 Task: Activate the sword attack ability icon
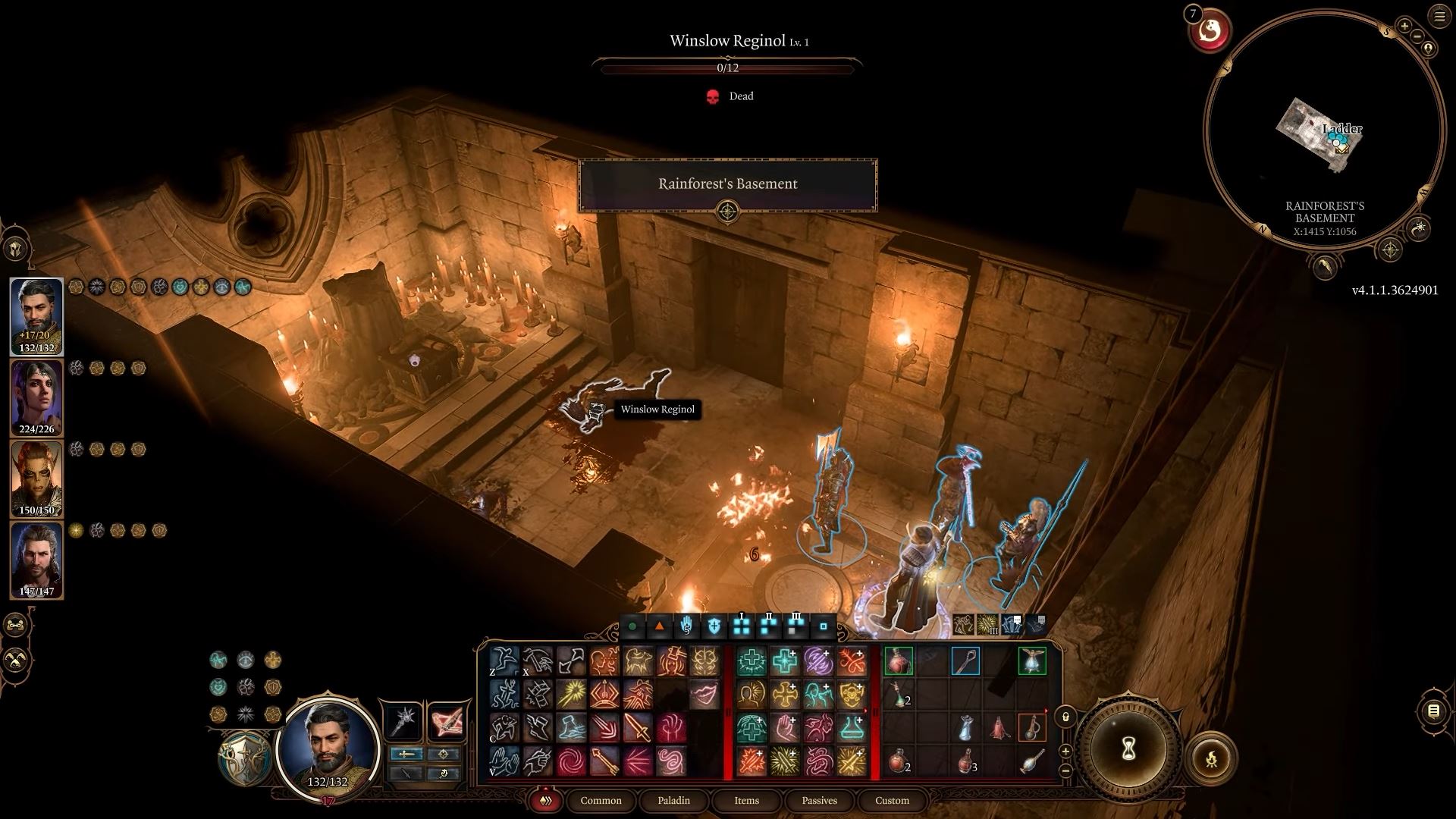click(638, 728)
